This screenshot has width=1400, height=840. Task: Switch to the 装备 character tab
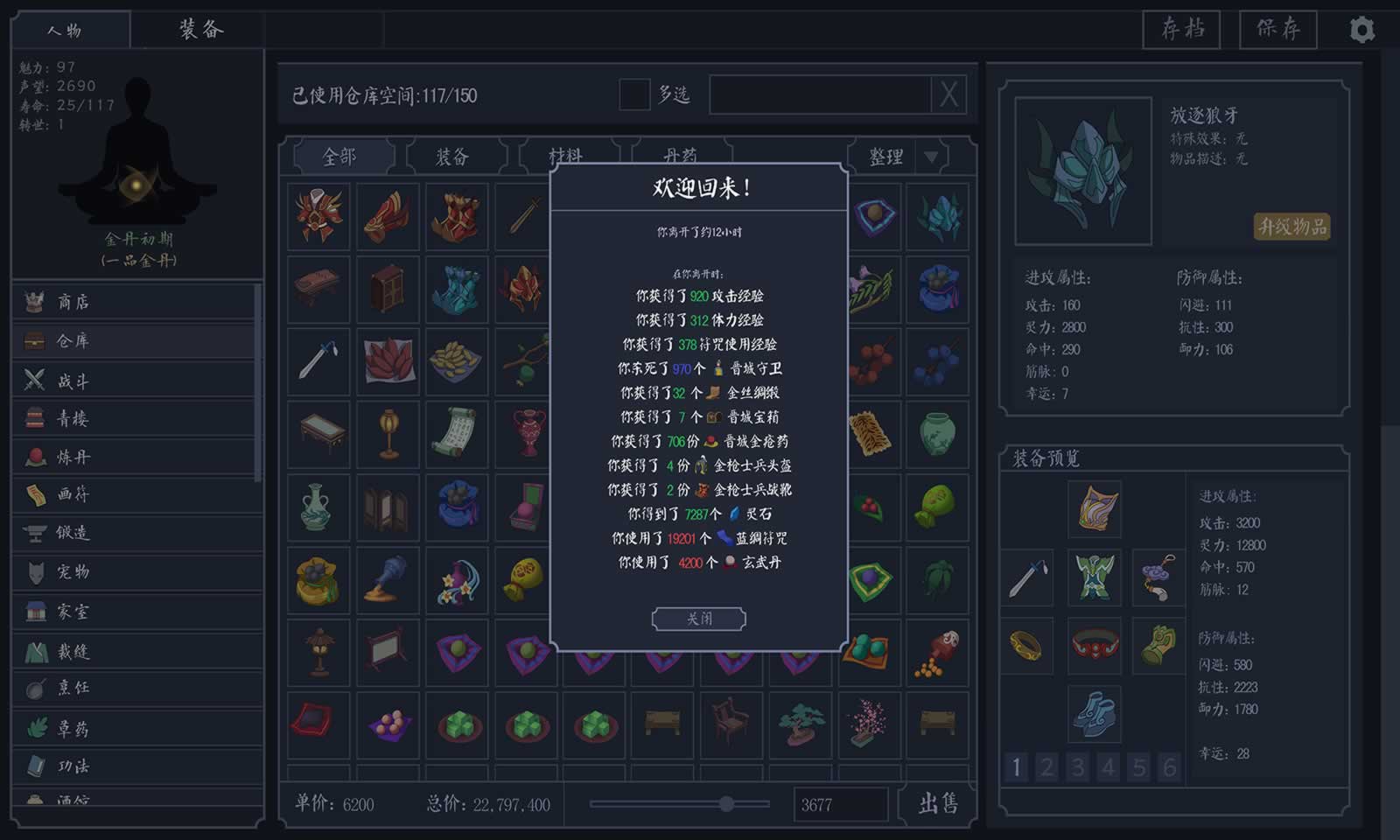point(199,29)
